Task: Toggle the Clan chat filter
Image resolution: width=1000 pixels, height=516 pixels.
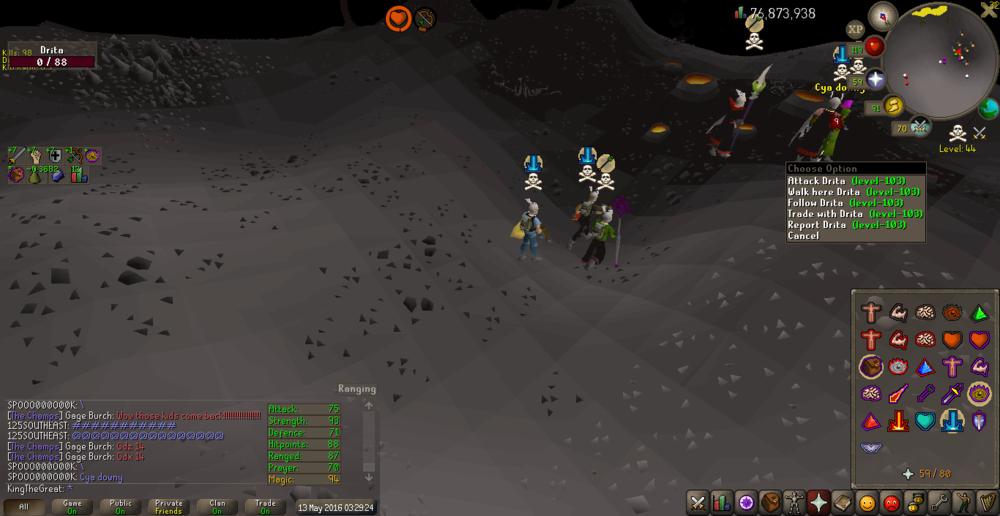Action: pos(217,507)
